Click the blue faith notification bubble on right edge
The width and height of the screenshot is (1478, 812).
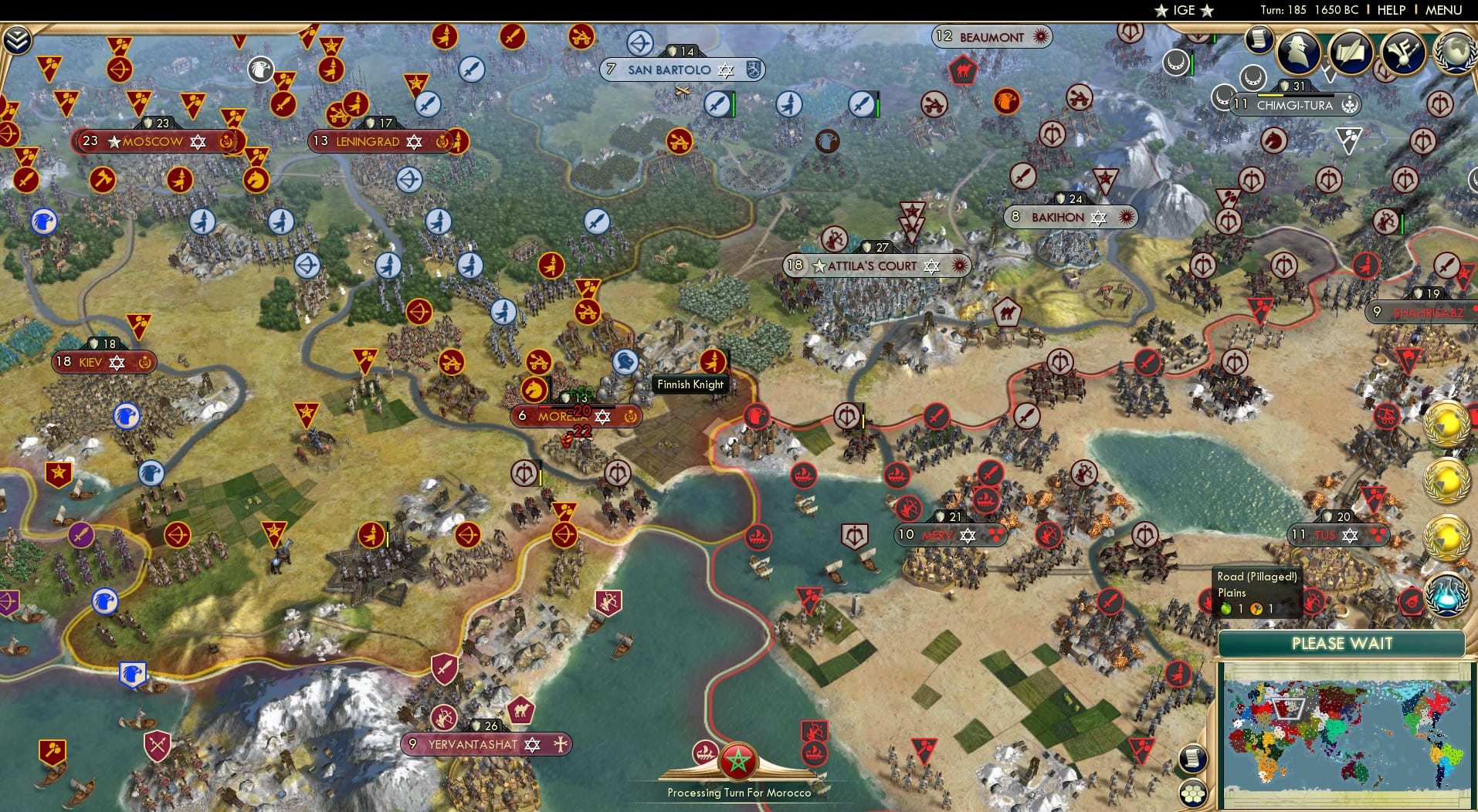[x=1449, y=594]
